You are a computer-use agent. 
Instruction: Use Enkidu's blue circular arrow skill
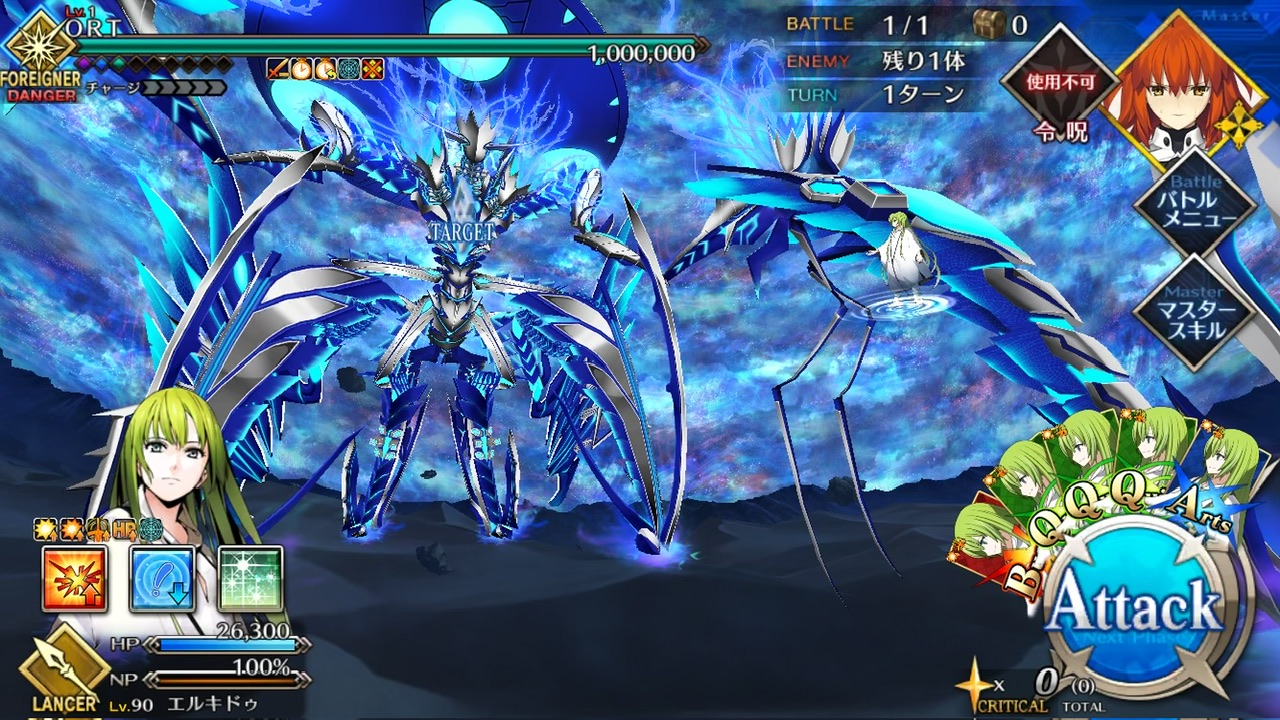162,579
